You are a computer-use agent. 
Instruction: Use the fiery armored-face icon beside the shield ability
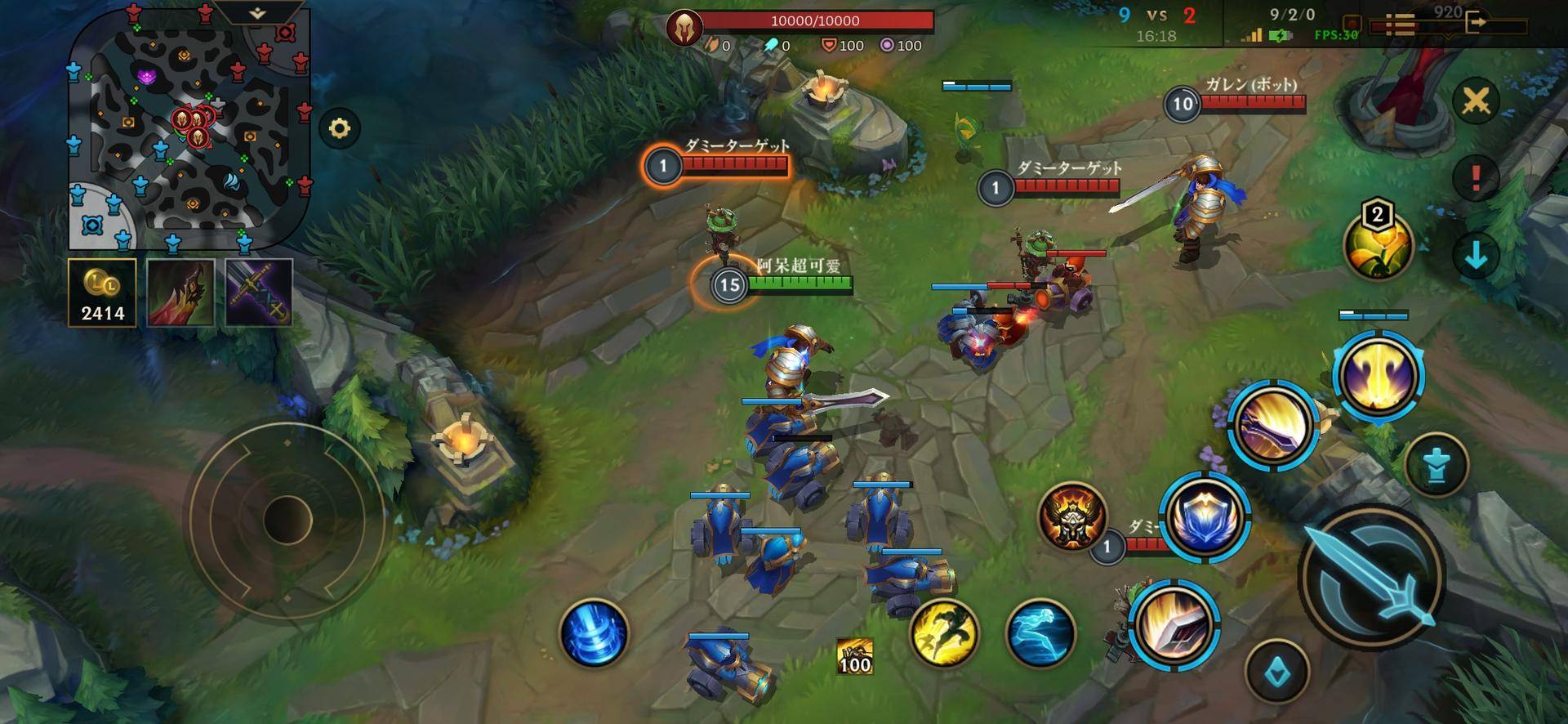tap(1072, 515)
